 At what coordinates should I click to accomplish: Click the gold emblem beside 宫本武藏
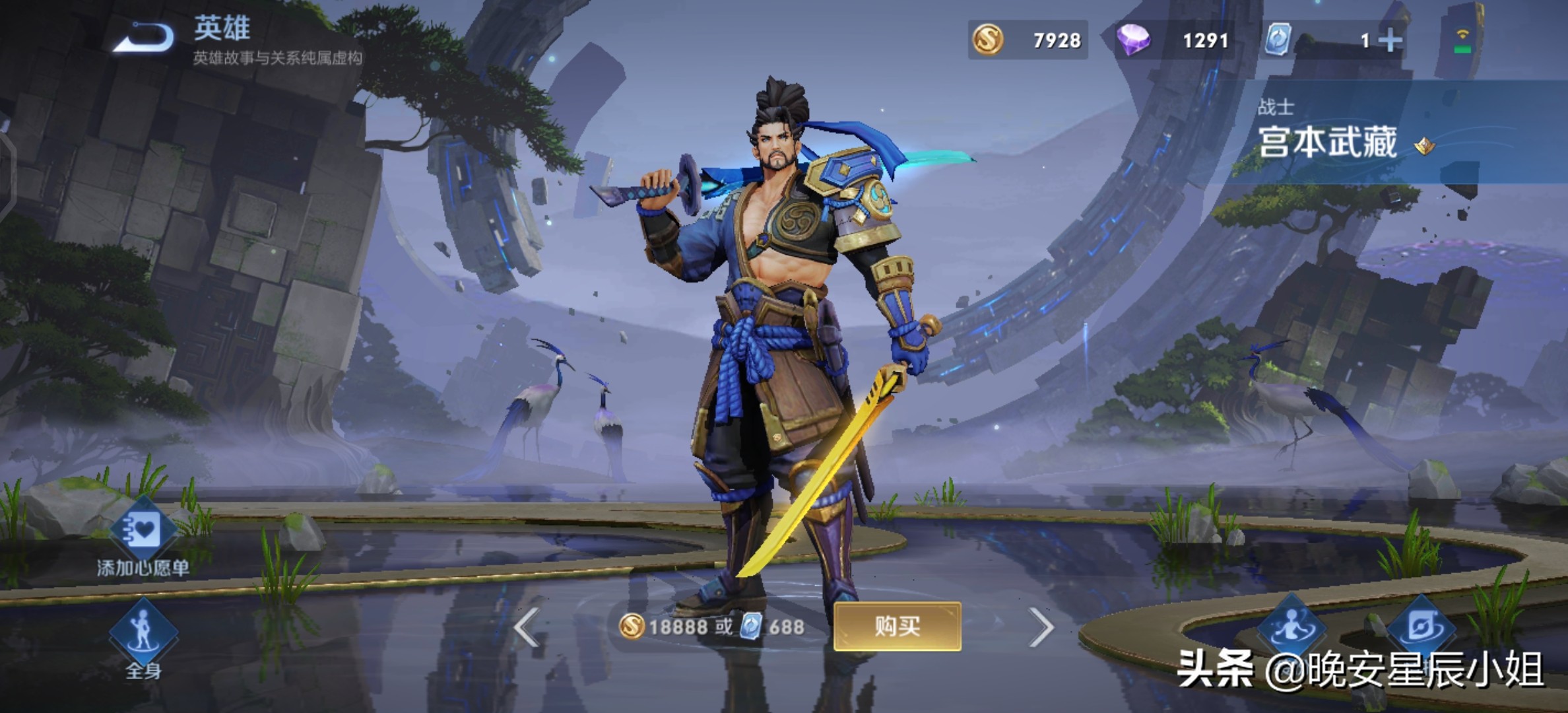coord(1423,145)
